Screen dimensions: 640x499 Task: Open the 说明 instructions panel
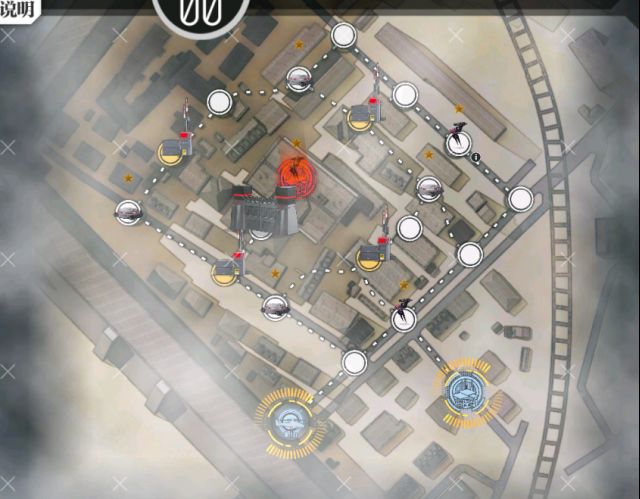point(20,10)
